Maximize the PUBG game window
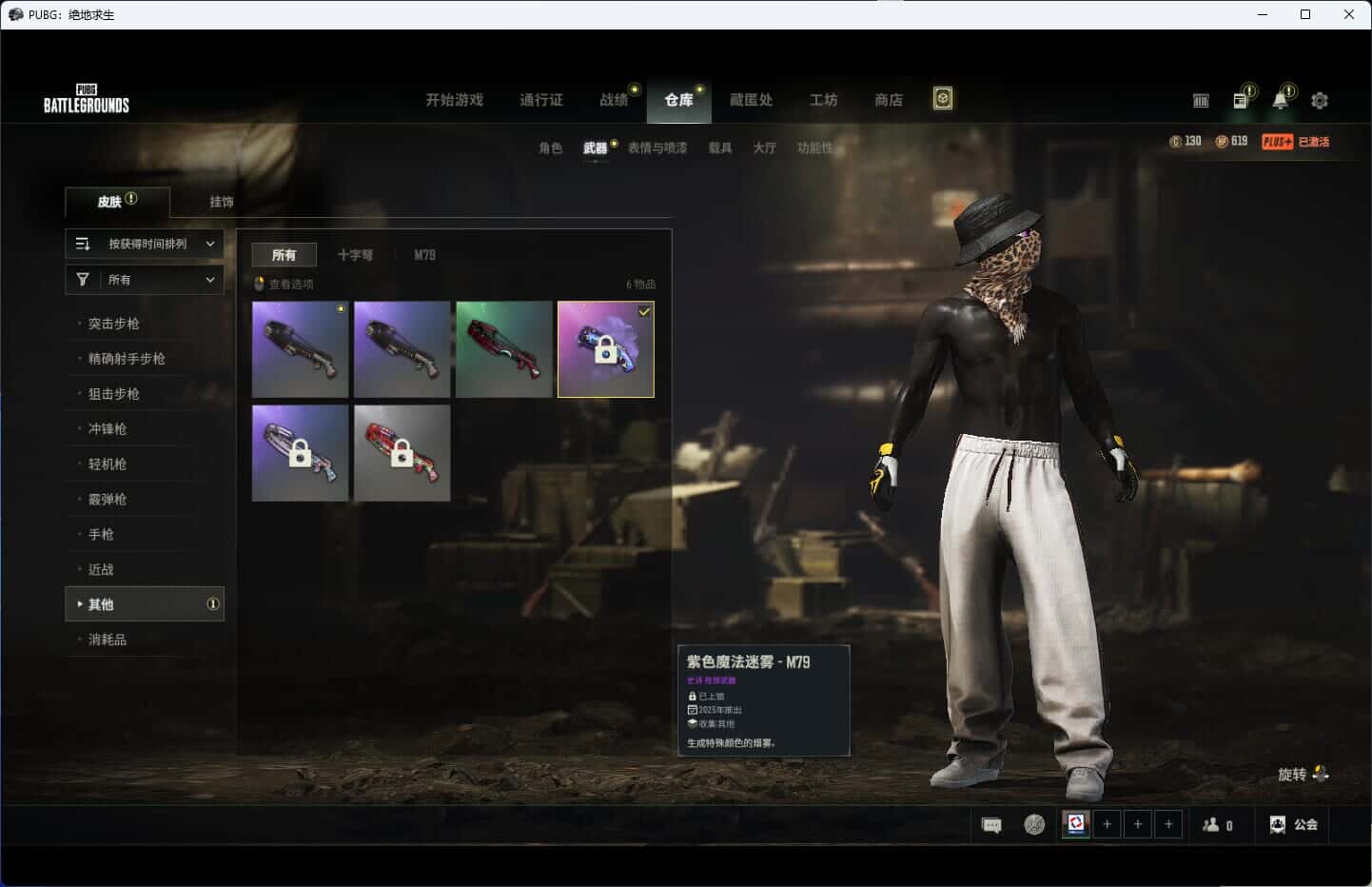The image size is (1372, 887). 1305,14
